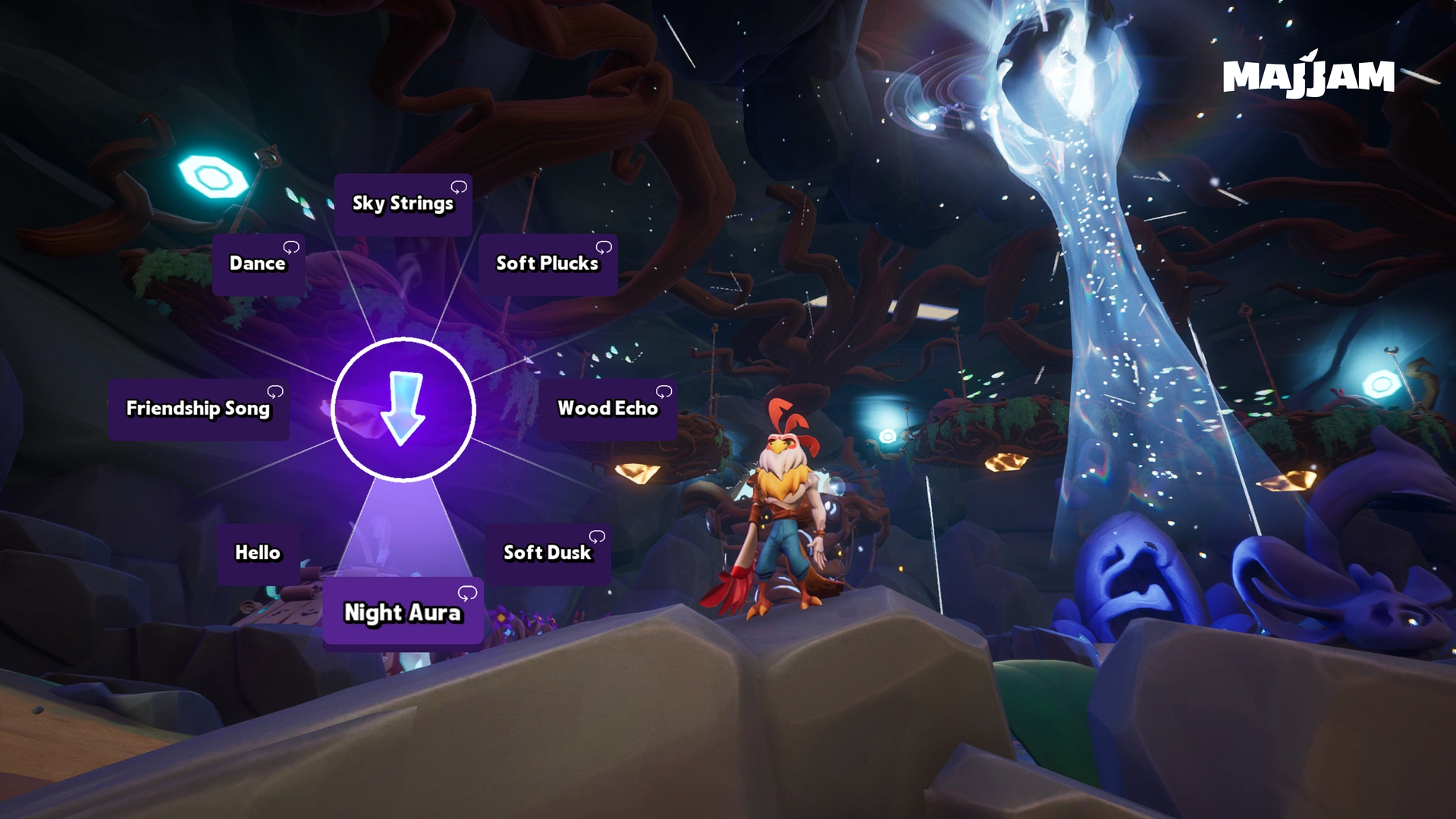This screenshot has width=1456, height=819.
Task: Click the loop icon on Sky Strings
Action: click(x=460, y=186)
